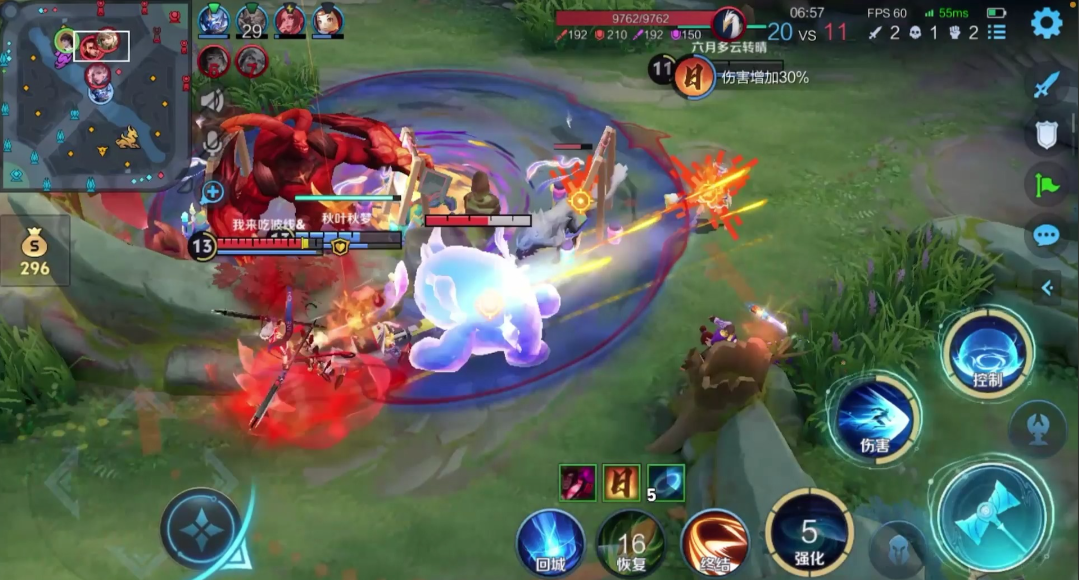1079x580 pixels.
Task: Send the shield retreat signal
Action: coord(1045,134)
